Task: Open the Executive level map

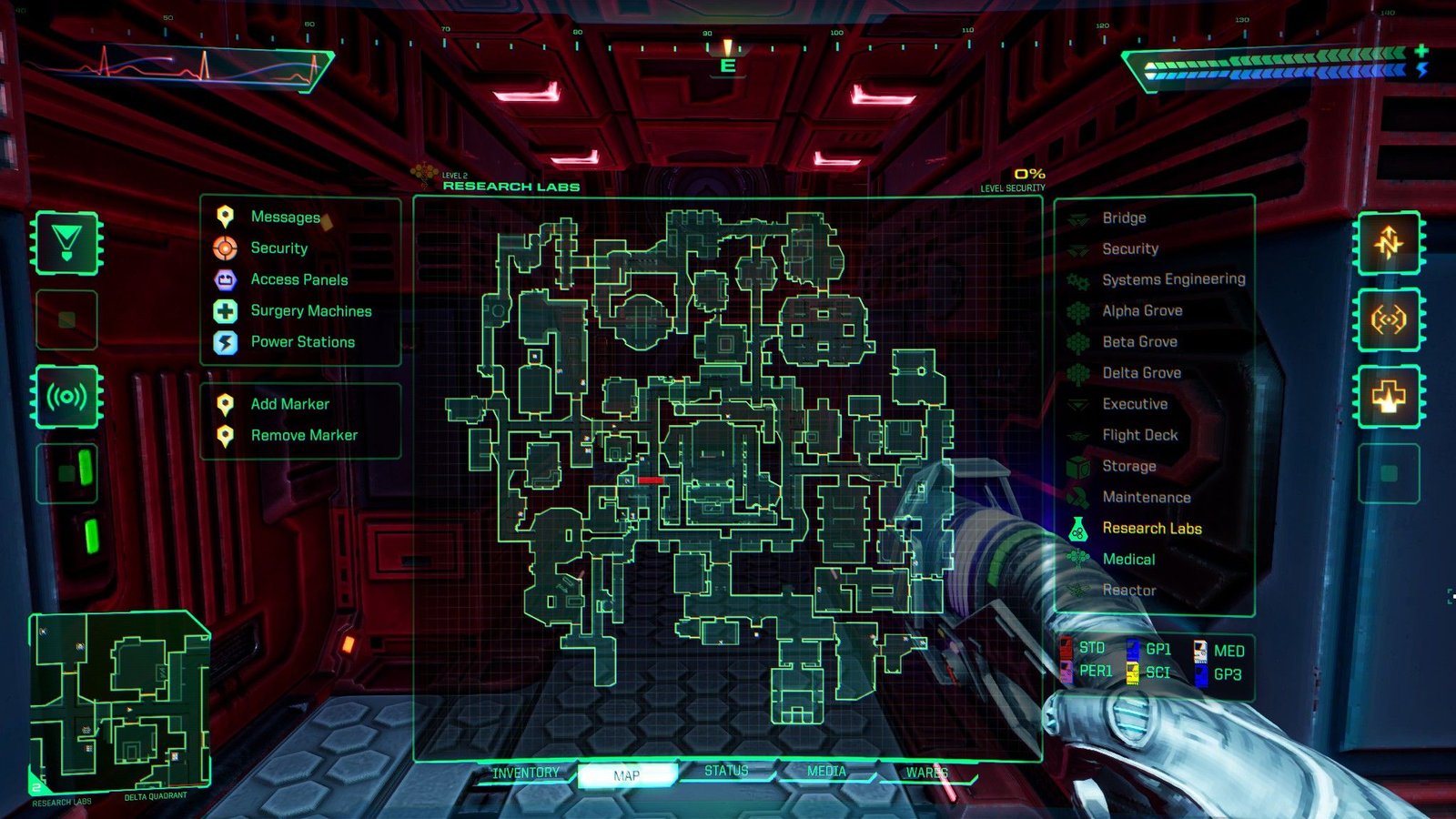Action: point(1134,404)
